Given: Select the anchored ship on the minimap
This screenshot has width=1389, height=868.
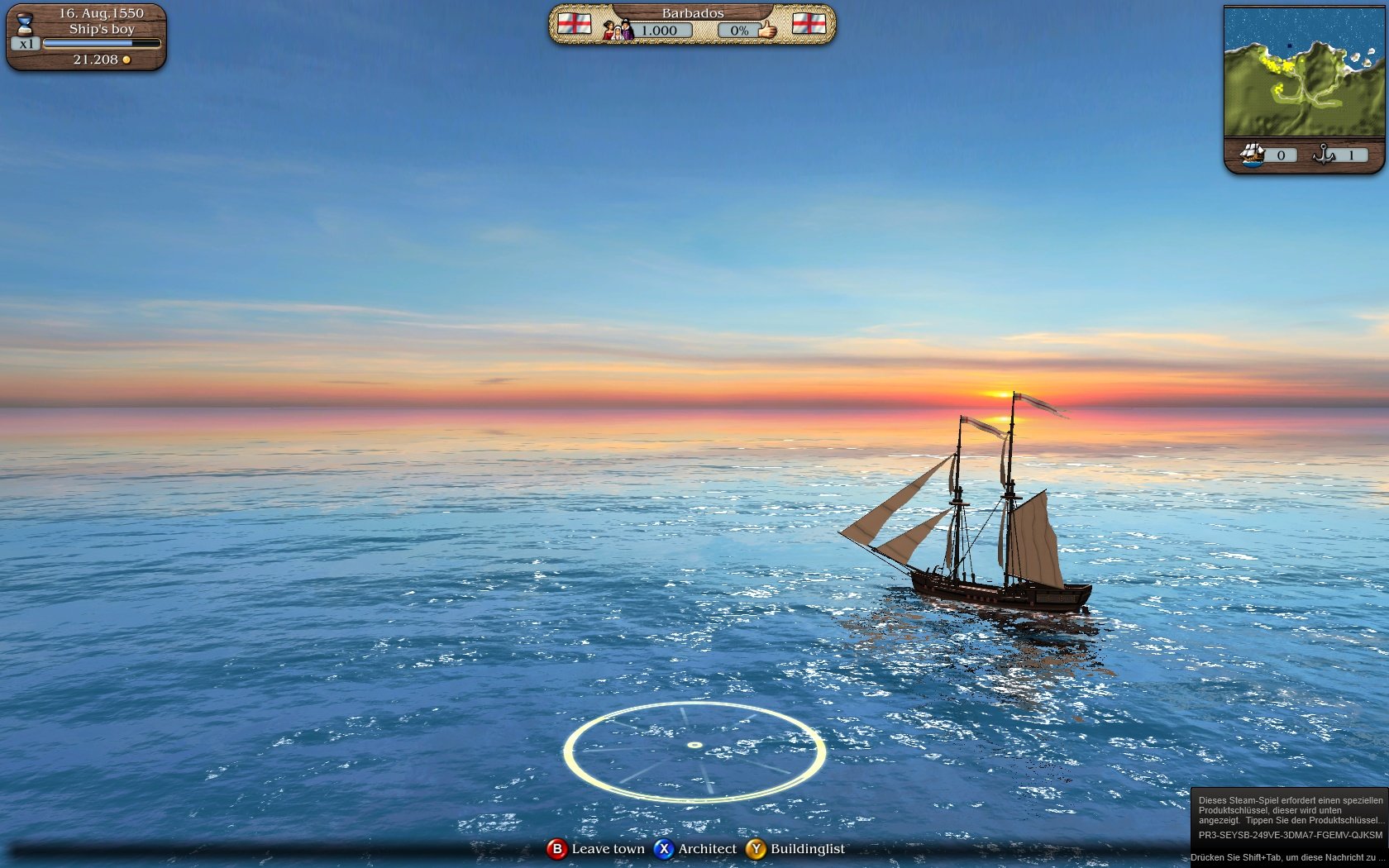Looking at the screenshot, I should click(x=1290, y=45).
